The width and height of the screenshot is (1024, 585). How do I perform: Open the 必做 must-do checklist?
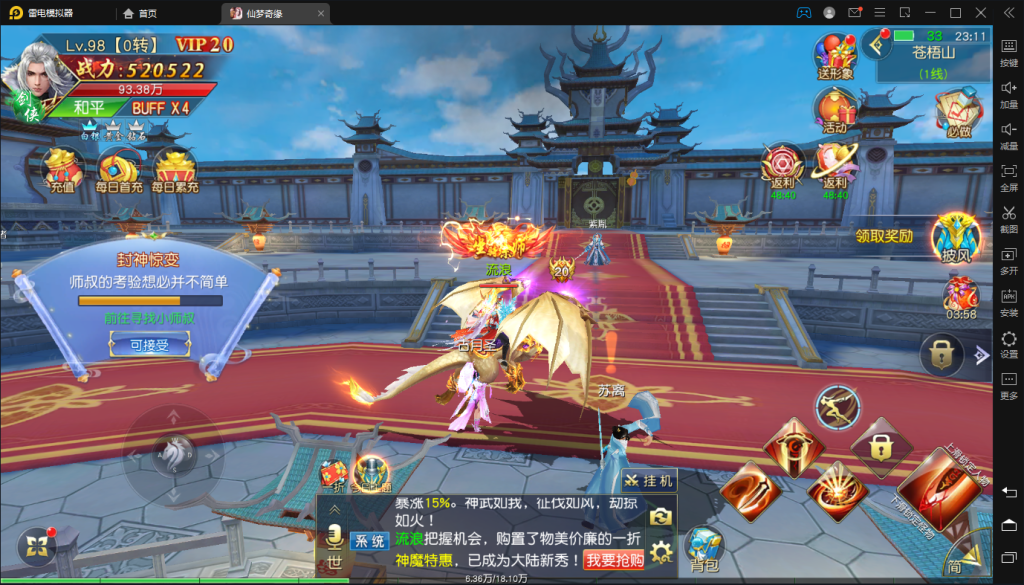click(x=958, y=112)
